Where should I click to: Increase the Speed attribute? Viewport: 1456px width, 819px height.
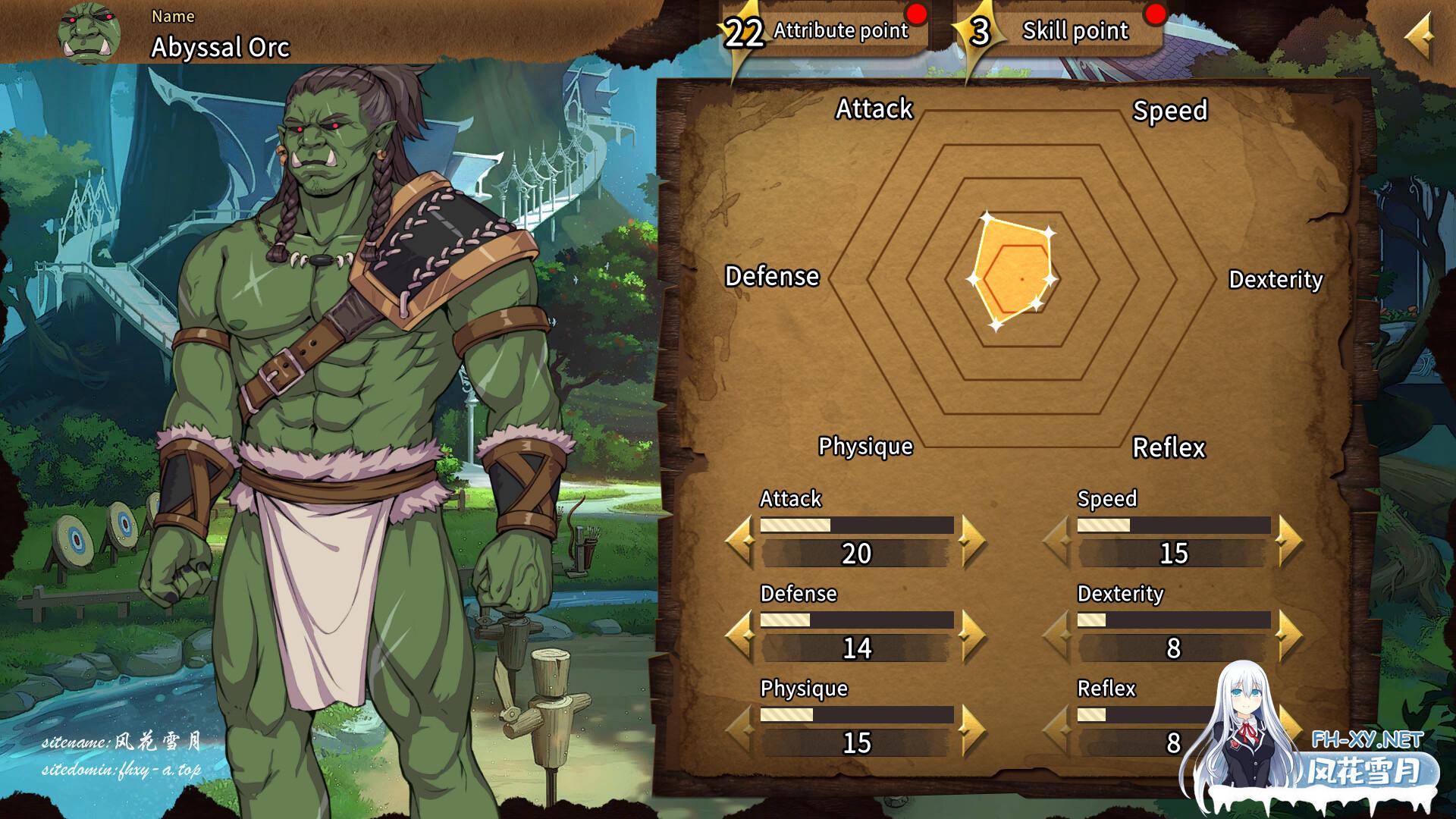(1288, 541)
